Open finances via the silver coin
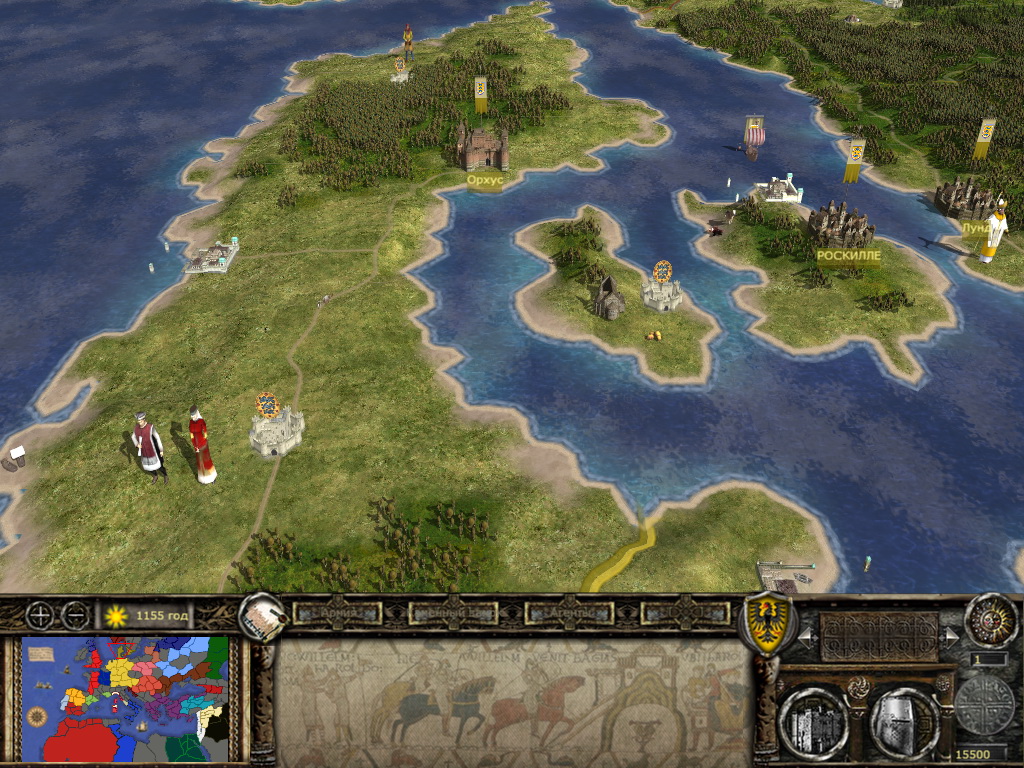The height and width of the screenshot is (768, 1024). coord(984,705)
